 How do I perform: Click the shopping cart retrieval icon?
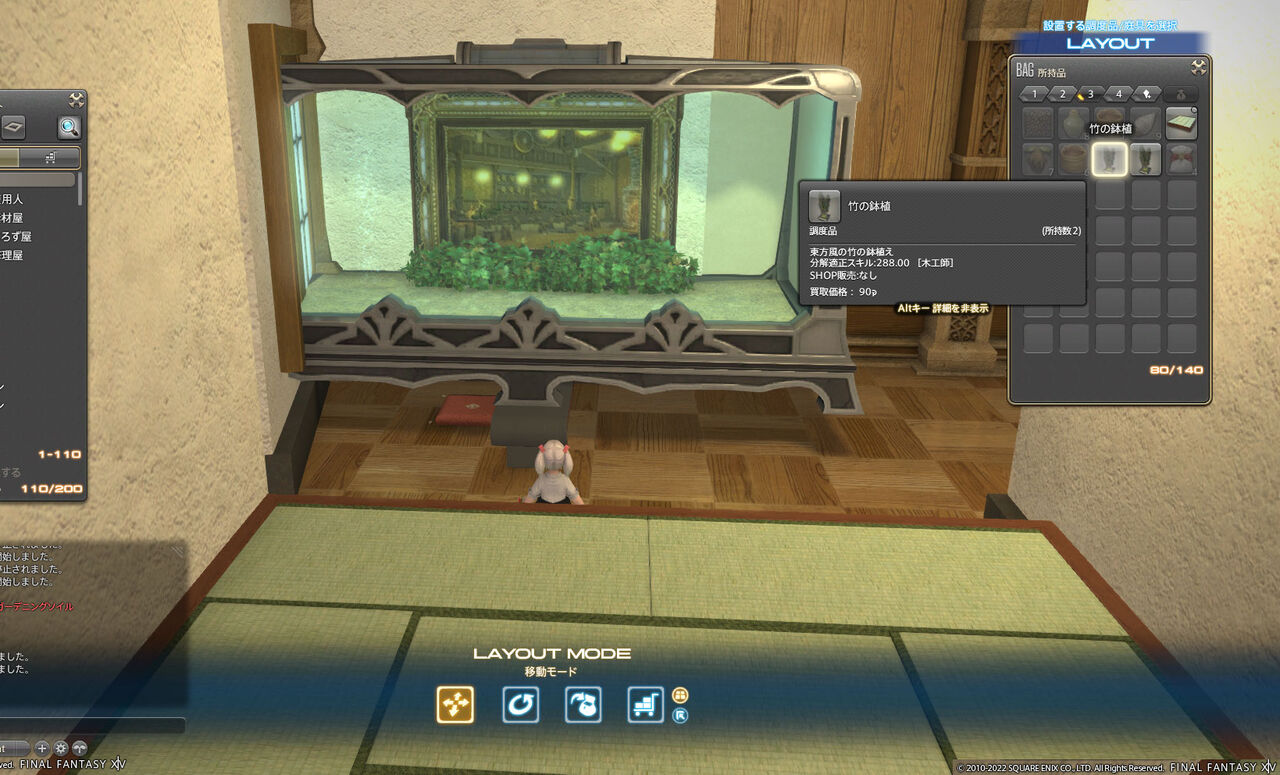[644, 704]
